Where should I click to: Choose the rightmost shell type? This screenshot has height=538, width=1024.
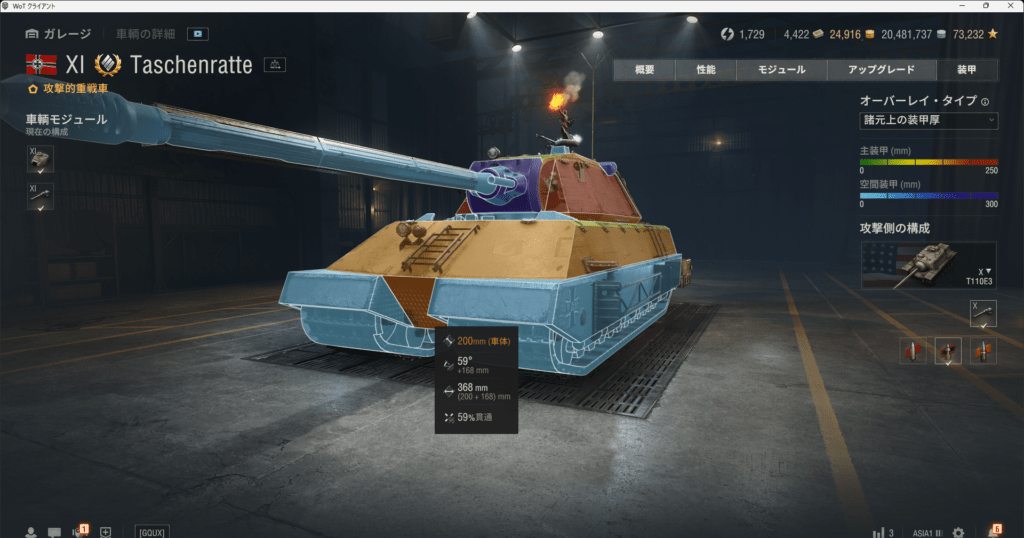click(x=982, y=351)
